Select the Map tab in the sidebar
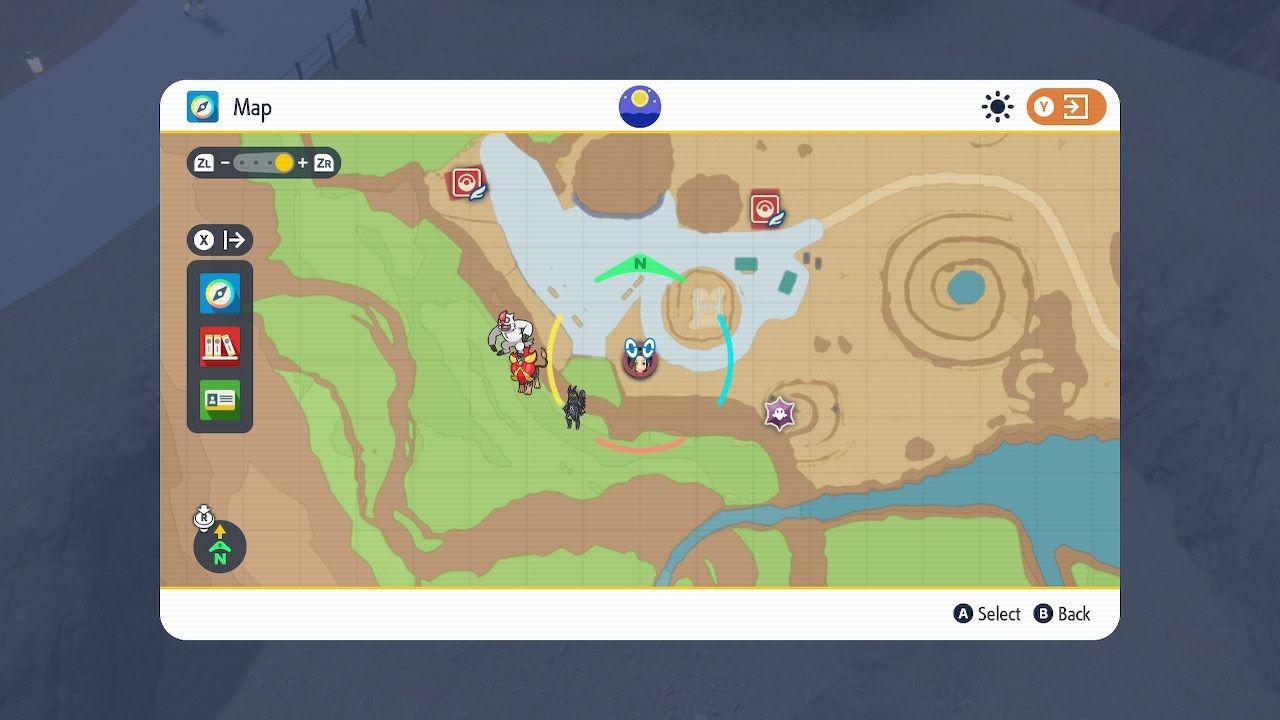The width and height of the screenshot is (1280, 720). 219,293
